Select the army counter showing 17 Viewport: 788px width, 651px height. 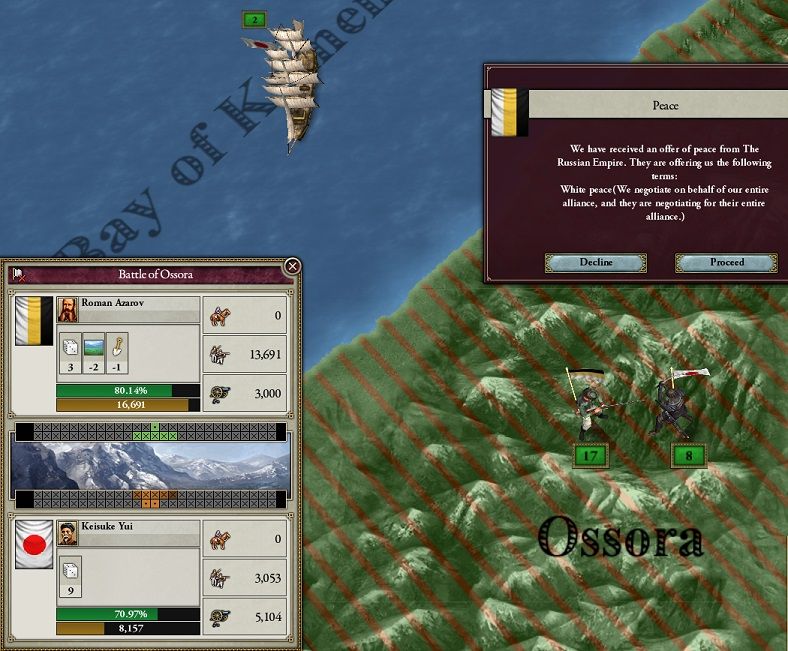(x=591, y=456)
